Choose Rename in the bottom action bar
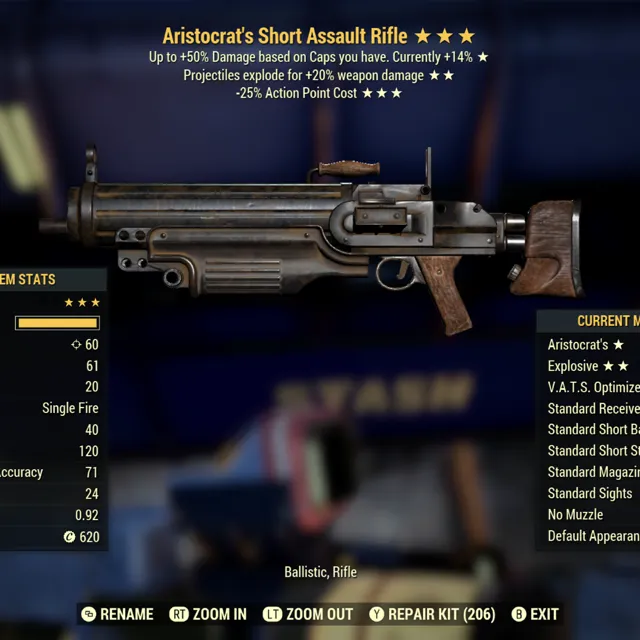The width and height of the screenshot is (640, 640). coord(118,614)
